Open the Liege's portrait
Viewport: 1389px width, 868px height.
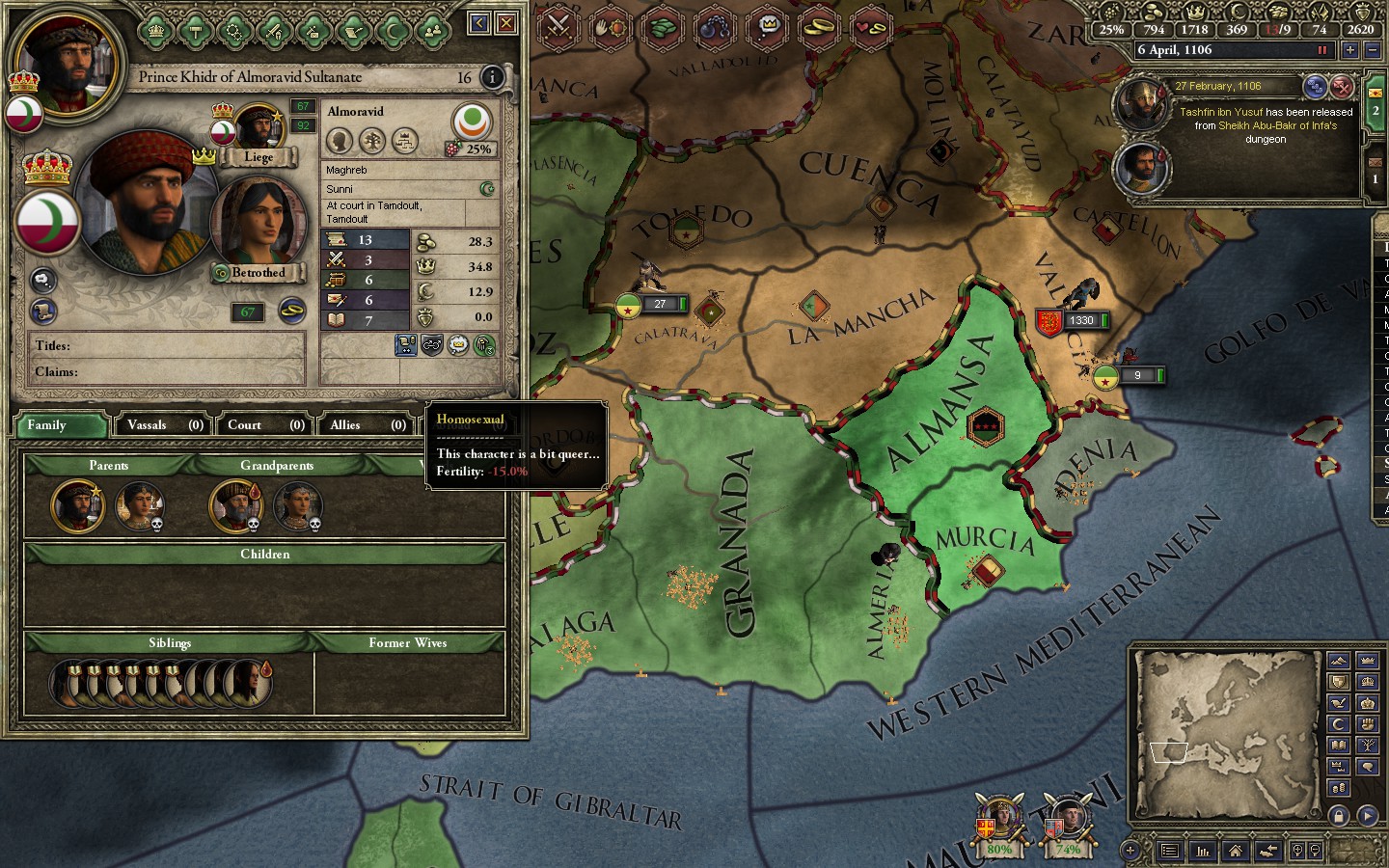tap(258, 129)
